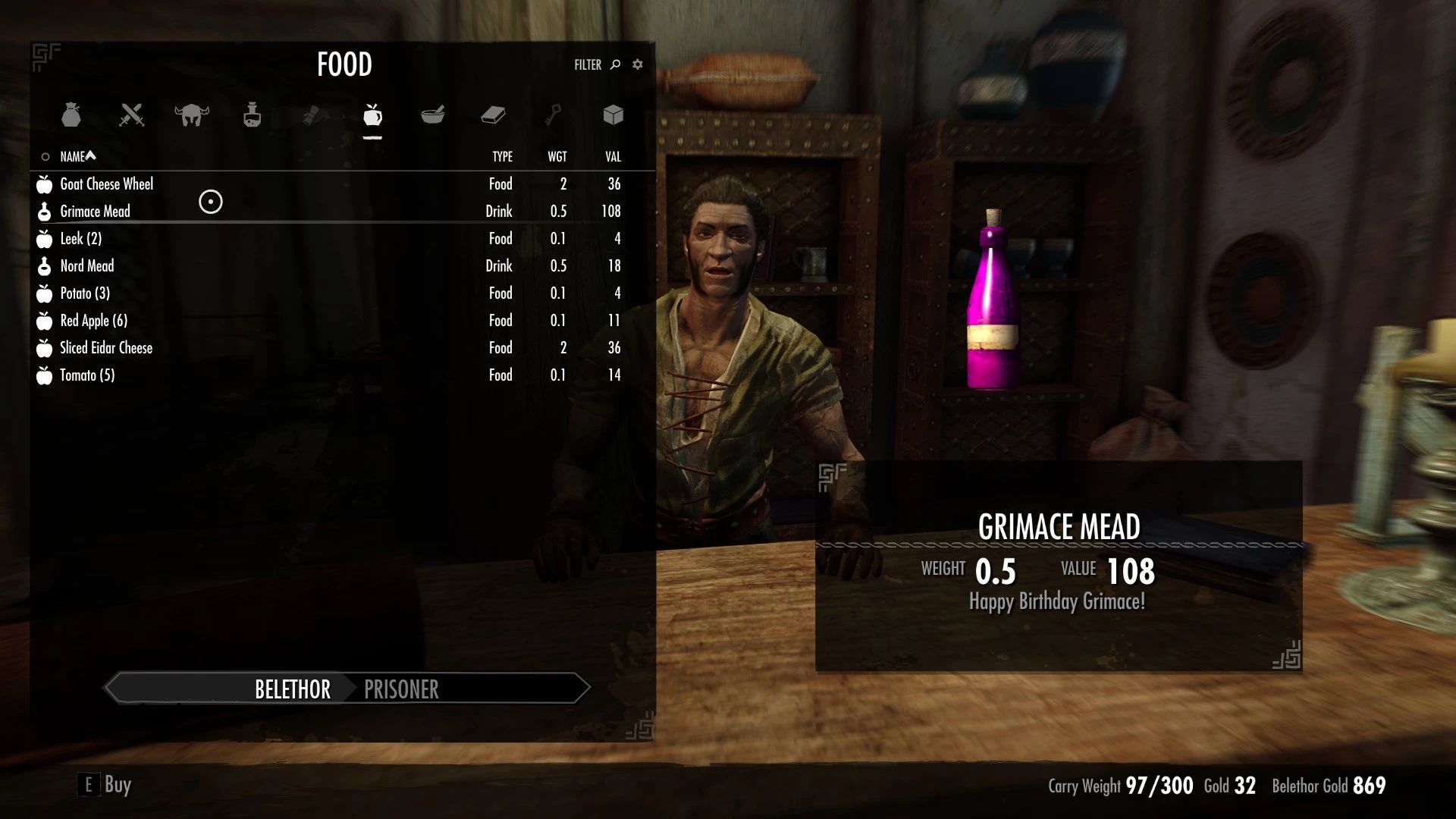1456x819 pixels.
Task: Open the Keys category icon
Action: 551,116
